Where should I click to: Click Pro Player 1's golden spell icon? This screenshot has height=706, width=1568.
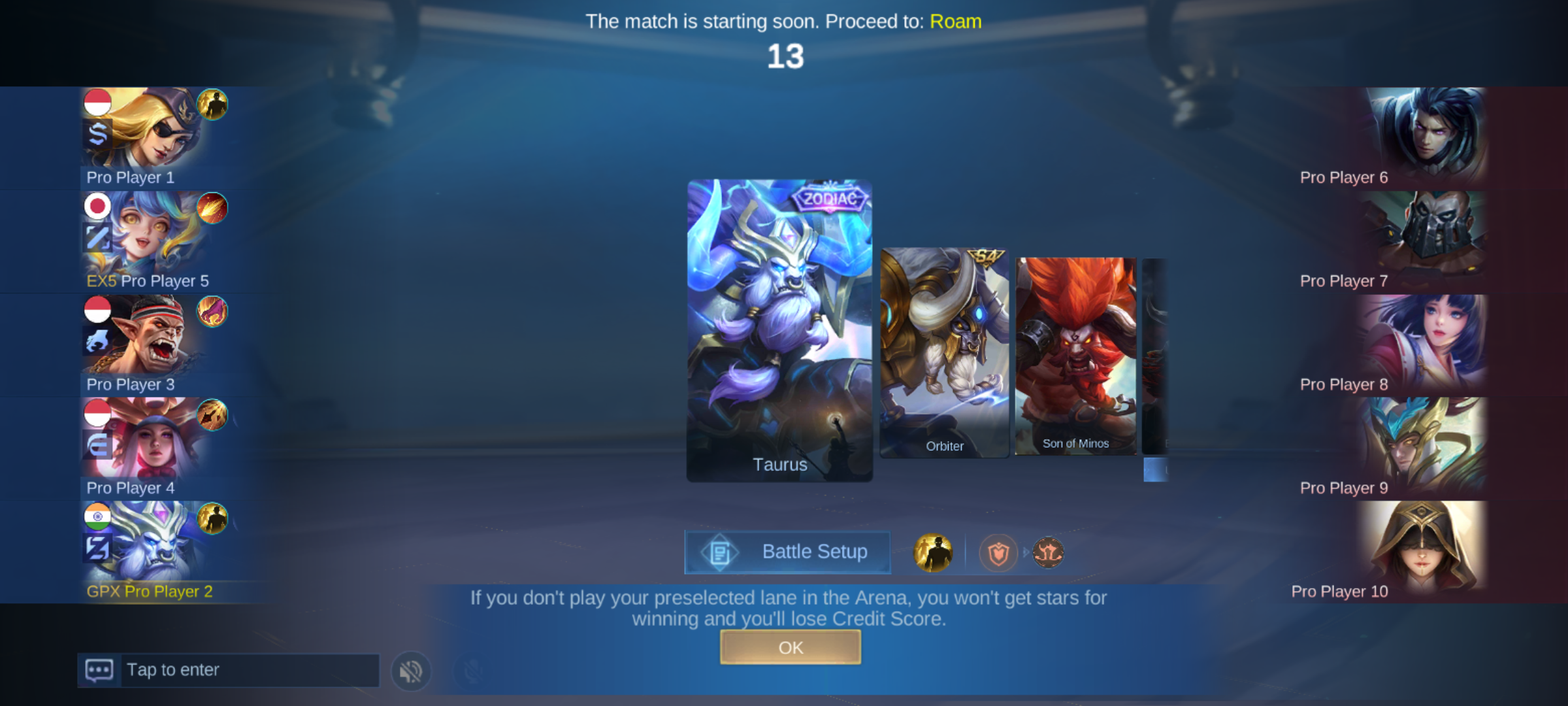click(x=214, y=103)
